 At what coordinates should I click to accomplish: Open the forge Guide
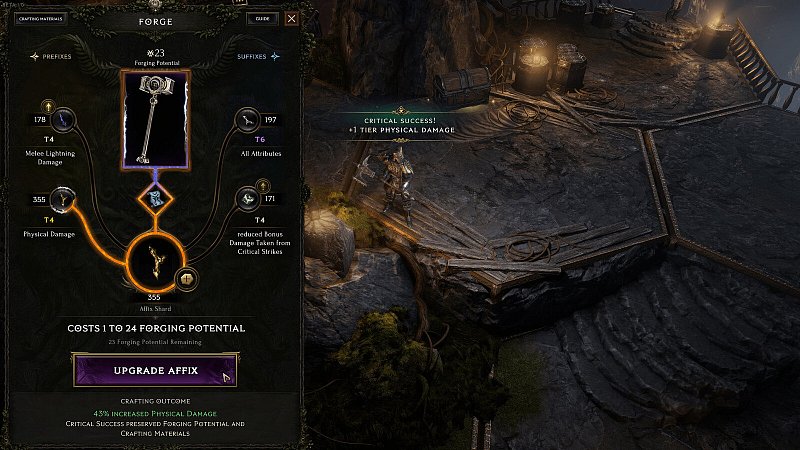coord(261,18)
